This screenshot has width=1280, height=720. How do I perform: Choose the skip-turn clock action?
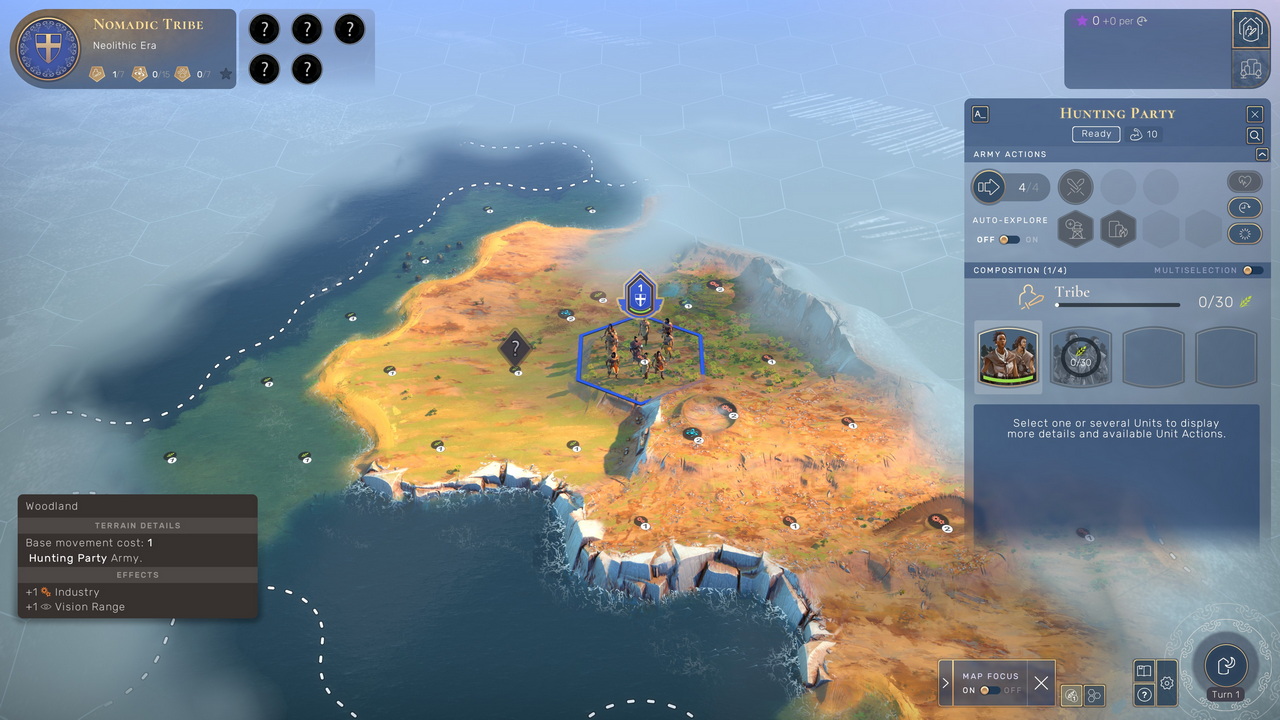1242,207
